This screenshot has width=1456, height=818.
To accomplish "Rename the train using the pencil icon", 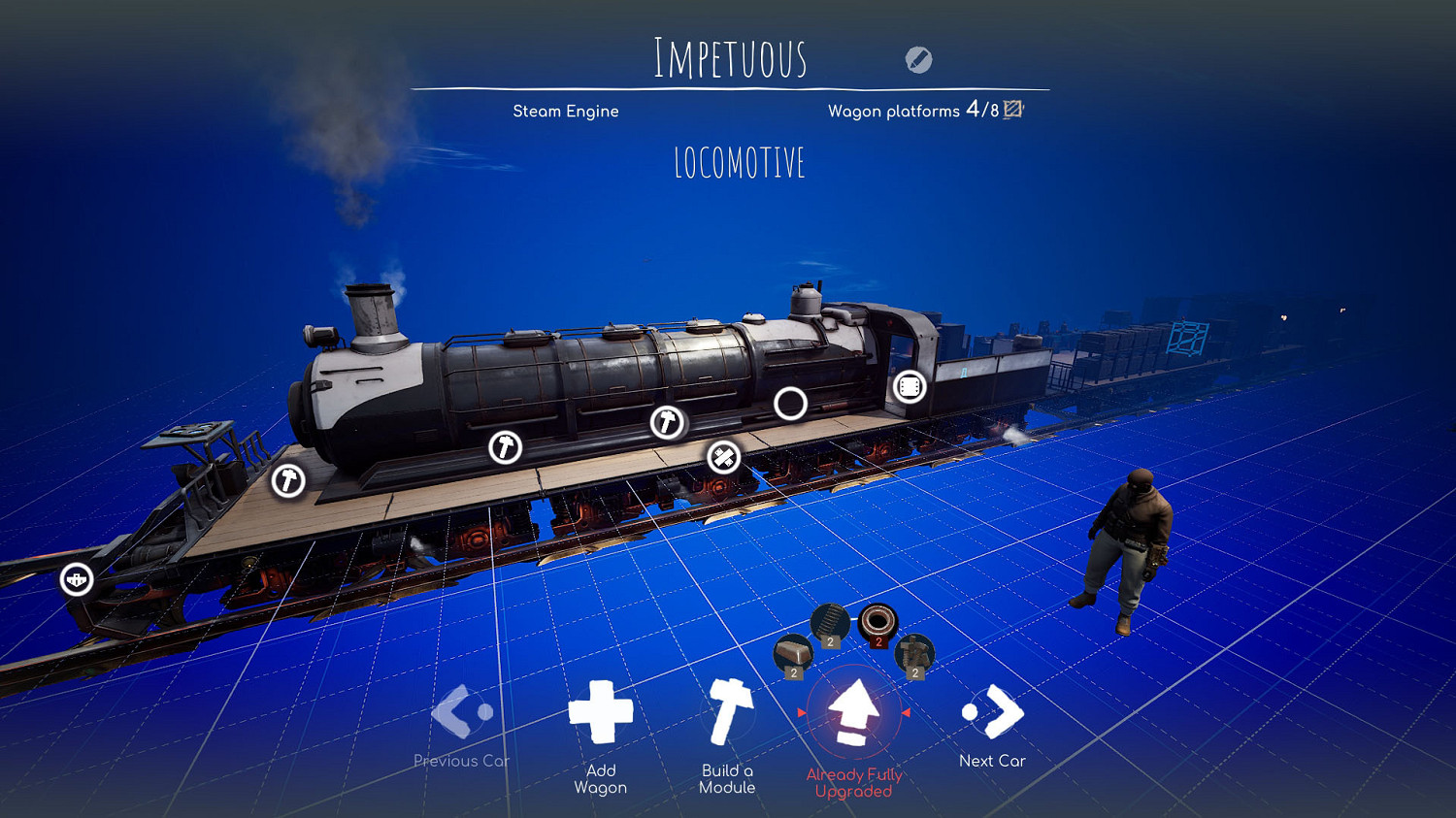I will (917, 60).
